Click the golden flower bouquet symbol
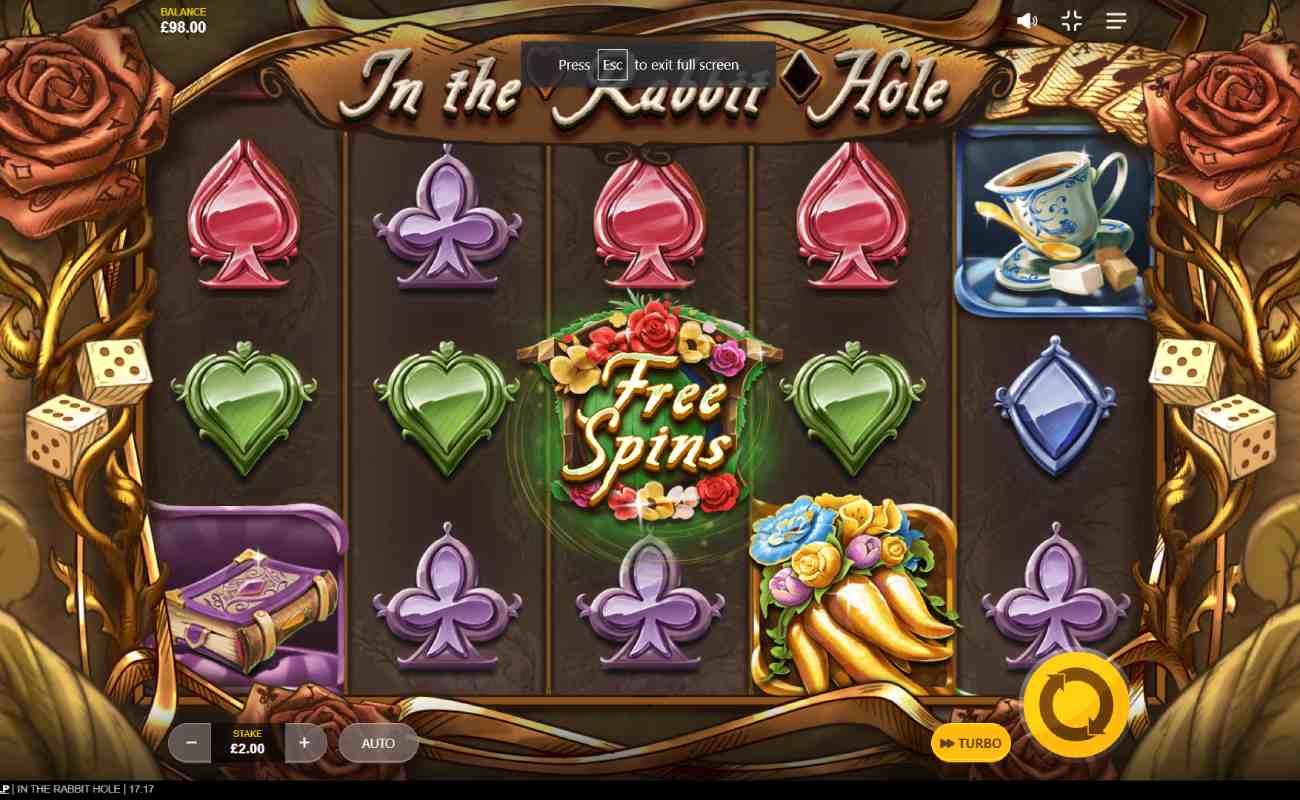This screenshot has height=800, width=1300. point(852,590)
